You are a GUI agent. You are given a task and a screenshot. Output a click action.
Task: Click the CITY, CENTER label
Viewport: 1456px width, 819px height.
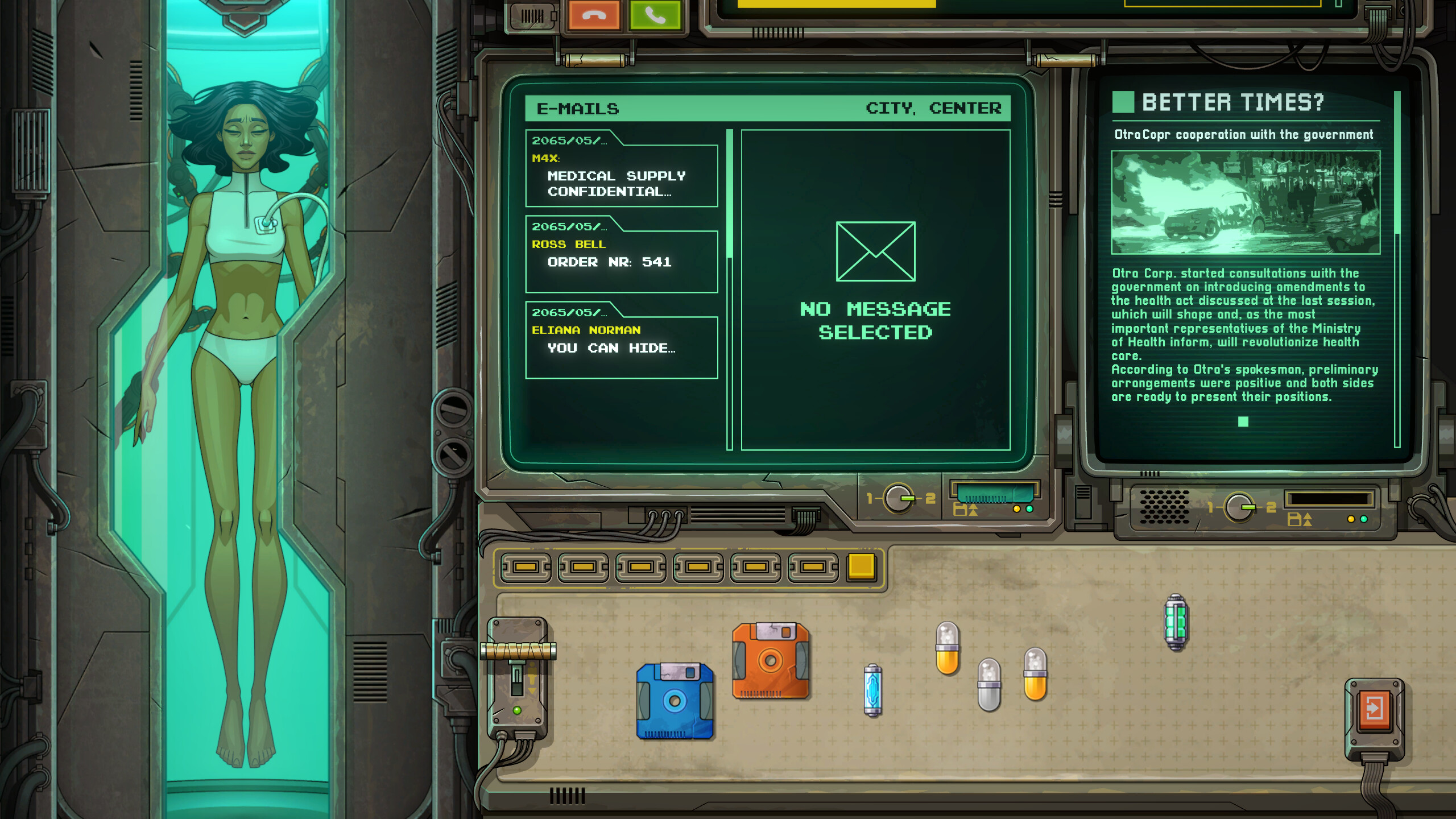[x=933, y=109]
